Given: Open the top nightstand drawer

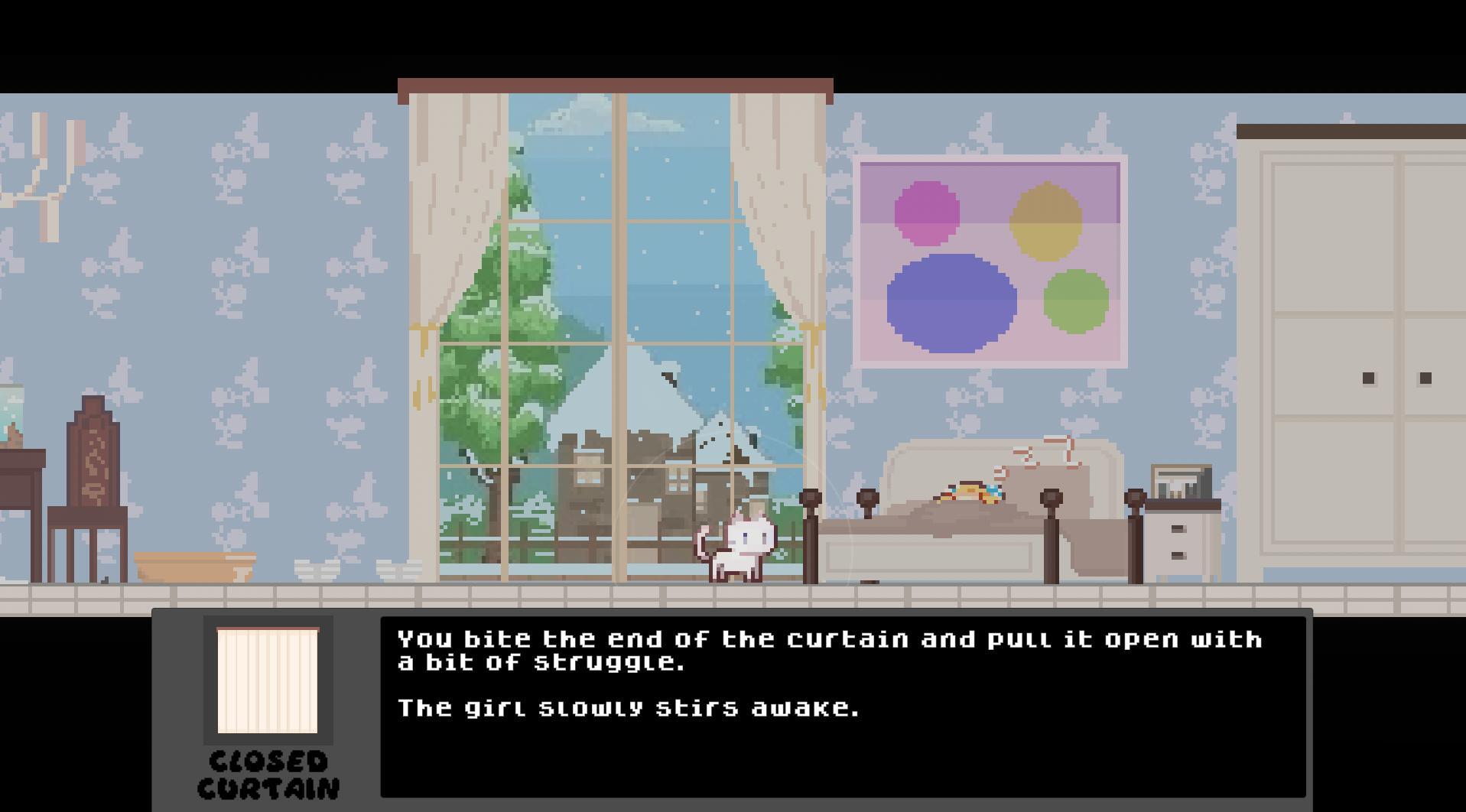Looking at the screenshot, I should (1178, 528).
